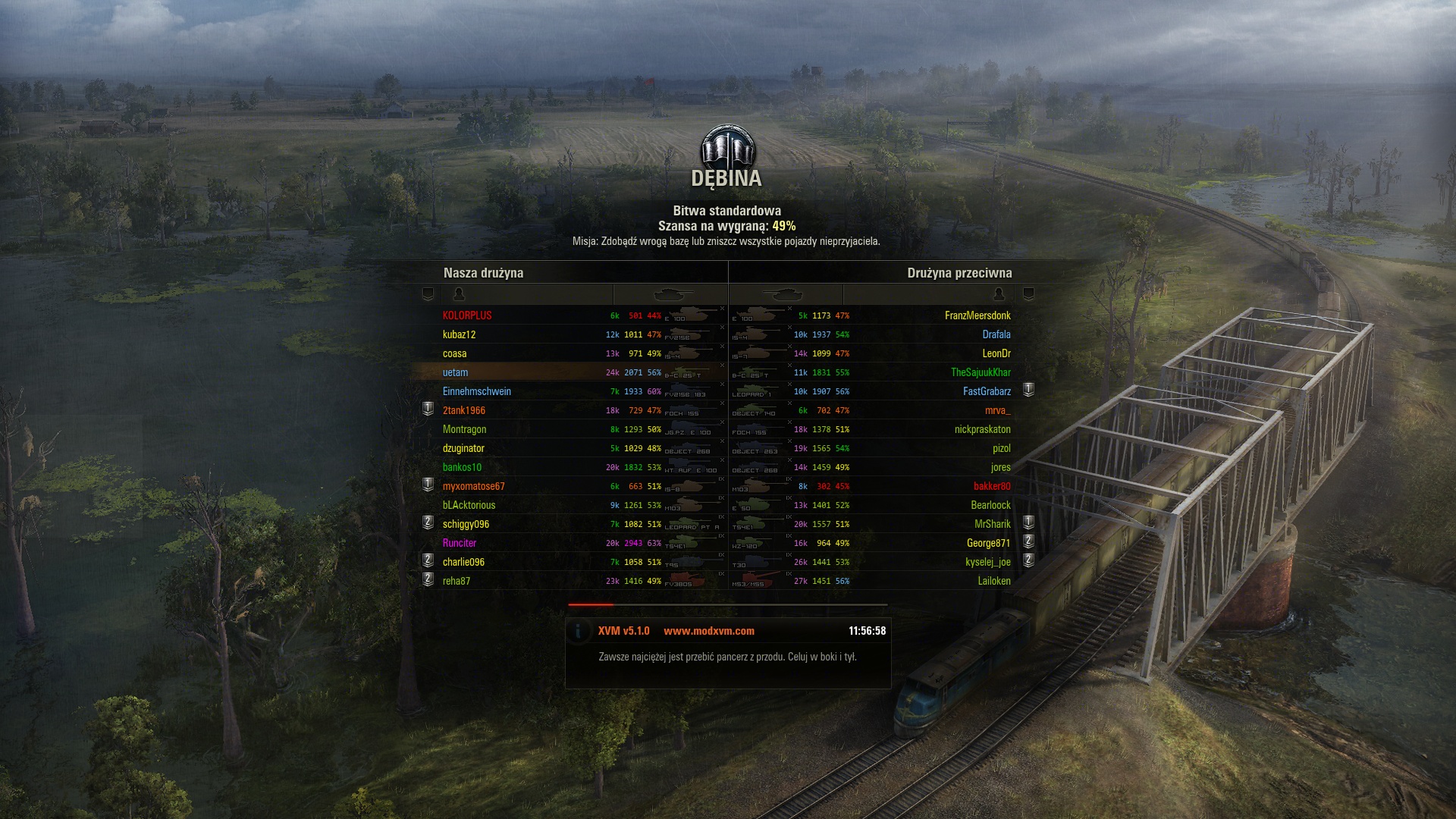Viewport: 1456px width, 819px height.
Task: Select bankos10 in the player list
Action: point(462,467)
